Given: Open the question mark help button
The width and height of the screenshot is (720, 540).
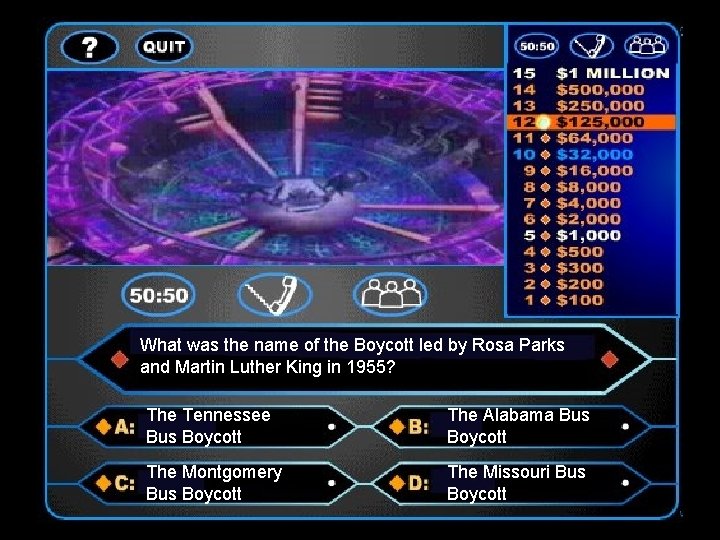Looking at the screenshot, I should [x=90, y=47].
